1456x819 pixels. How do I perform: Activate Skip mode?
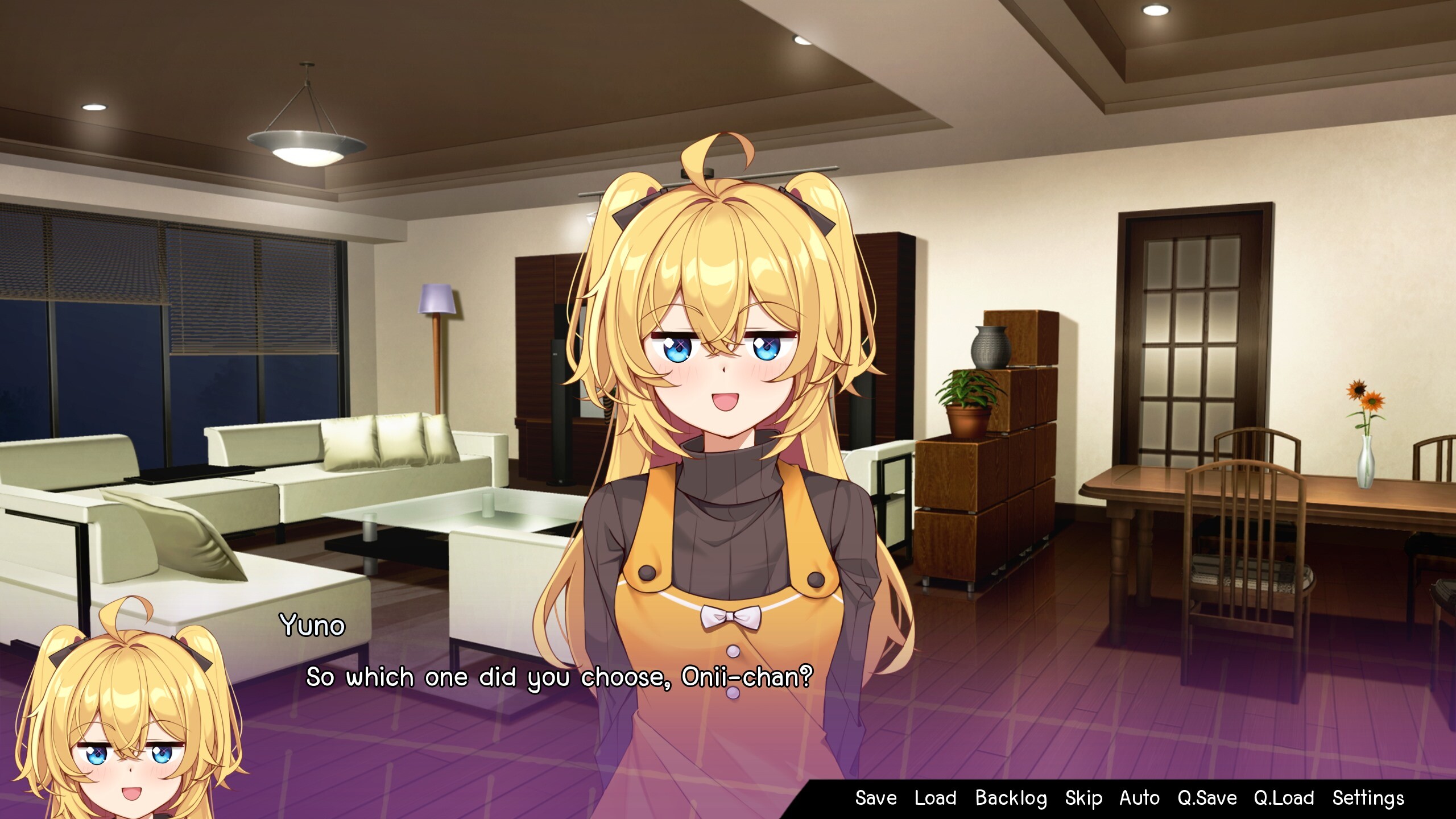(1083, 798)
